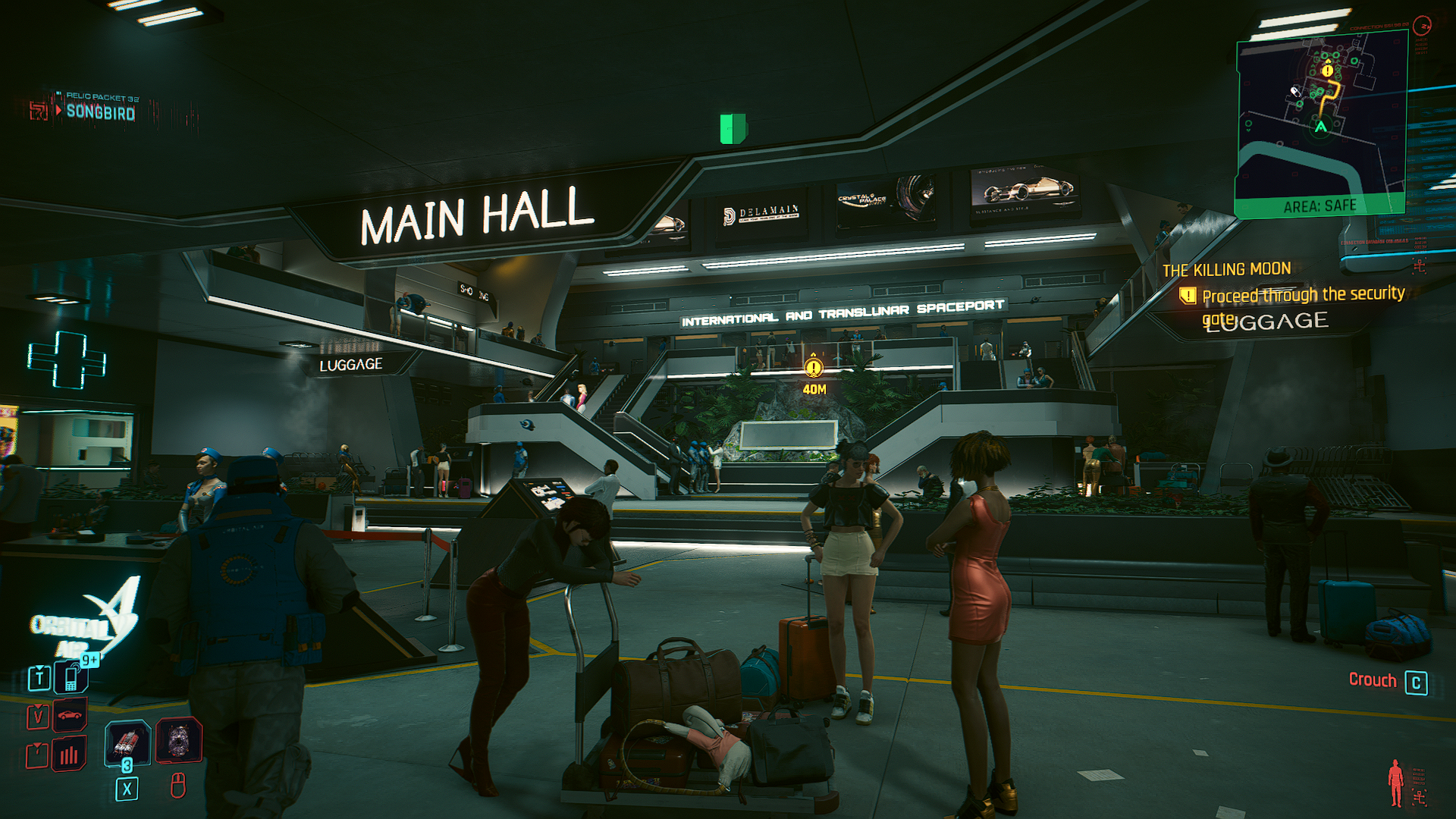Click the red compass icon above minimap
1456x819 pixels.
pyautogui.click(x=1423, y=25)
